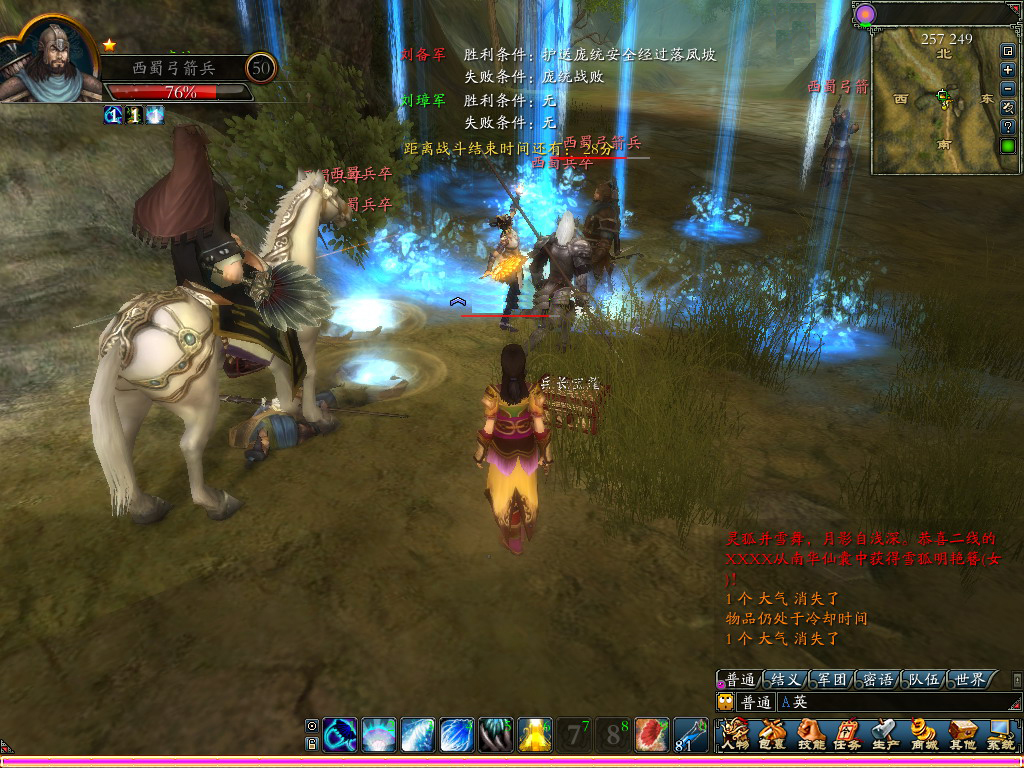1024x768 pixels.
Task: Click the minimap question mark help button
Action: 1008,127
